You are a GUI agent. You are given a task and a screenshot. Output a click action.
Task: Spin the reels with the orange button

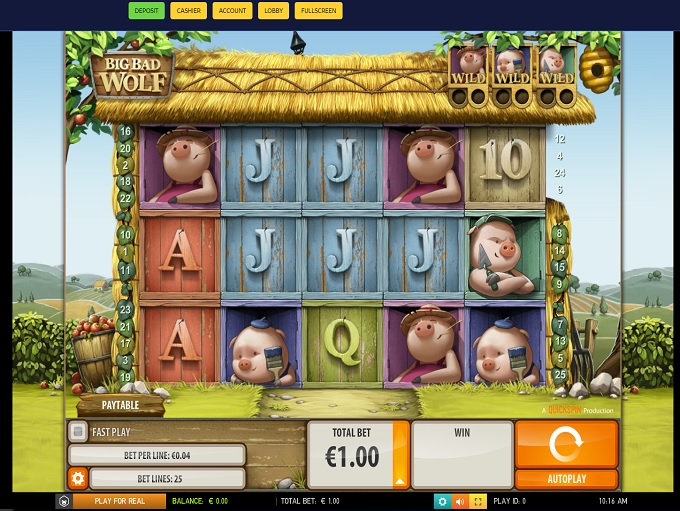click(x=566, y=443)
